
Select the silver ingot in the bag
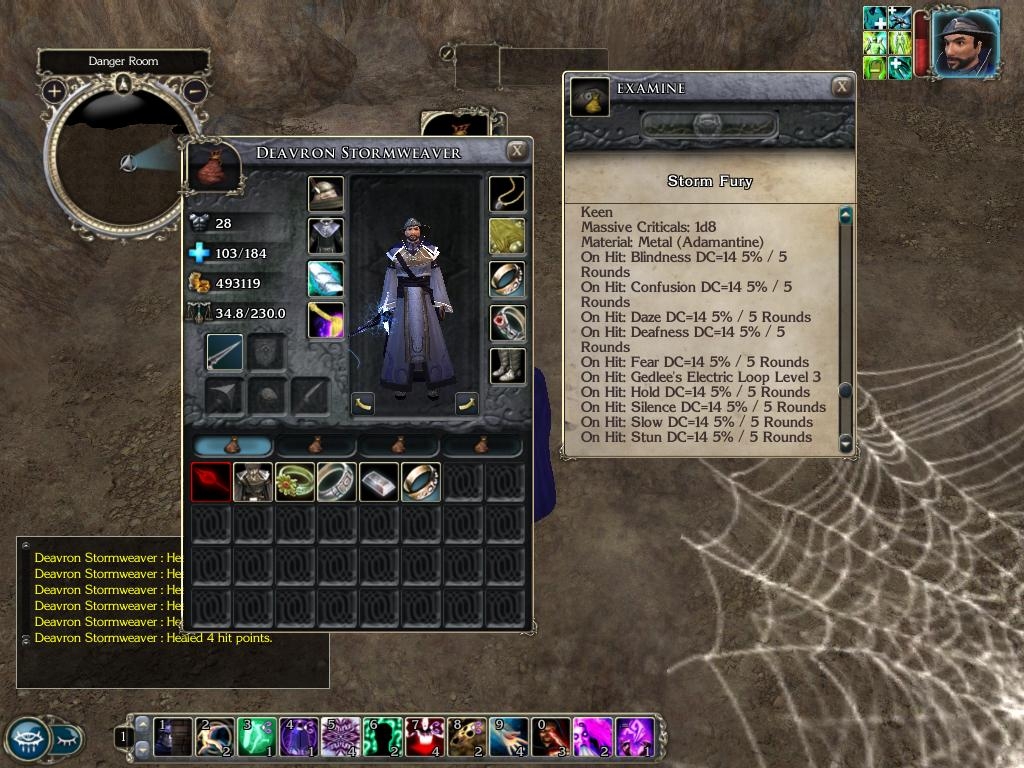click(379, 482)
